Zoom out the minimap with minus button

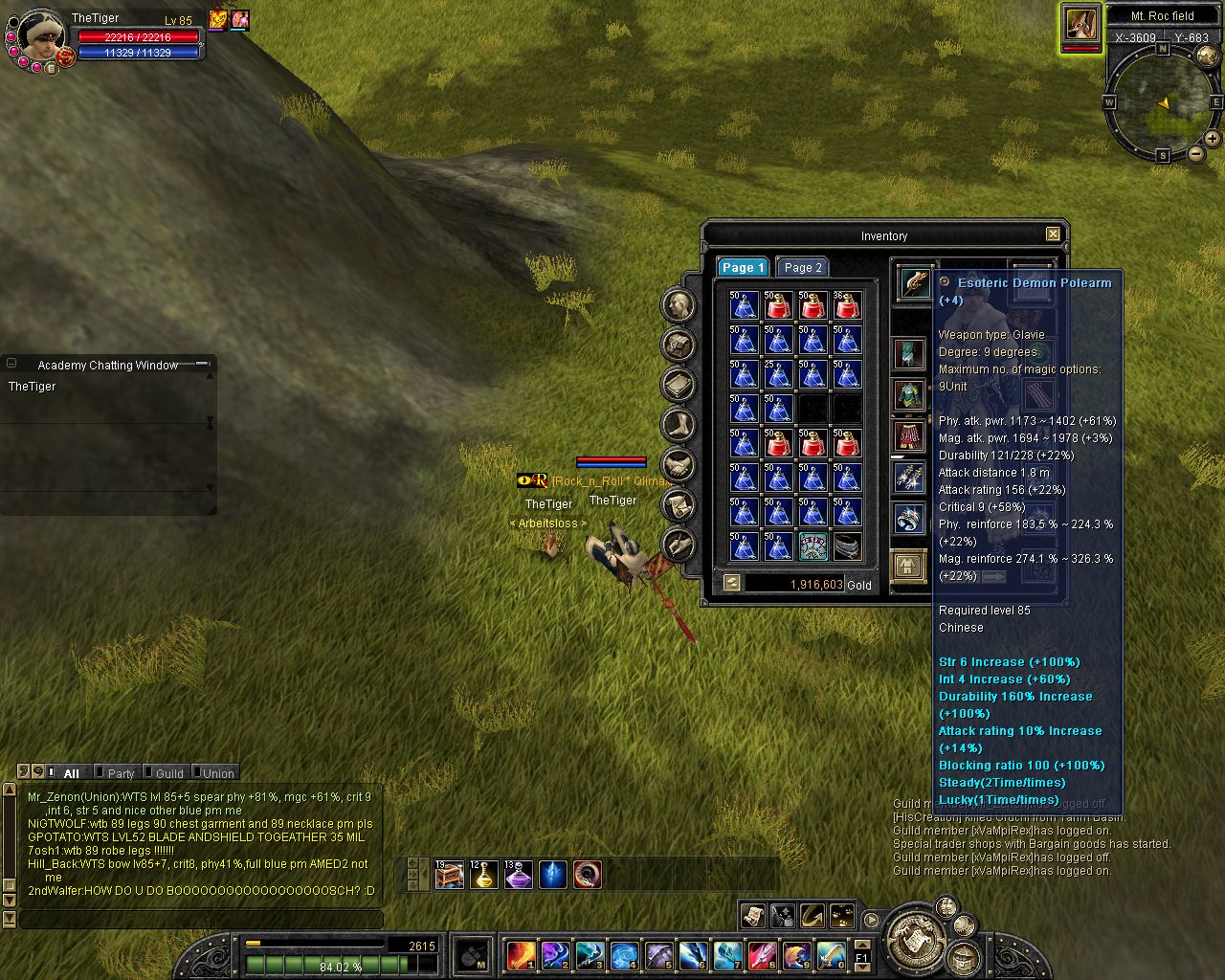(1196, 153)
